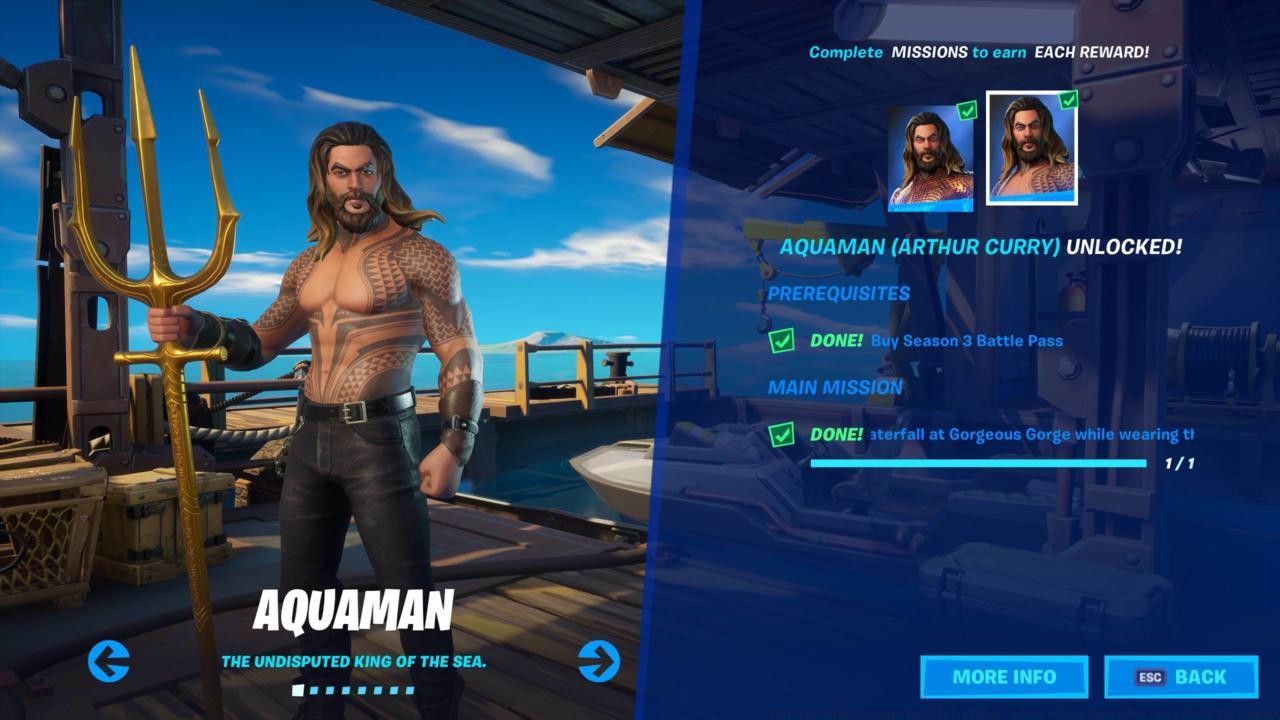This screenshot has height=720, width=1280.
Task: Open More Info
Action: (1006, 677)
